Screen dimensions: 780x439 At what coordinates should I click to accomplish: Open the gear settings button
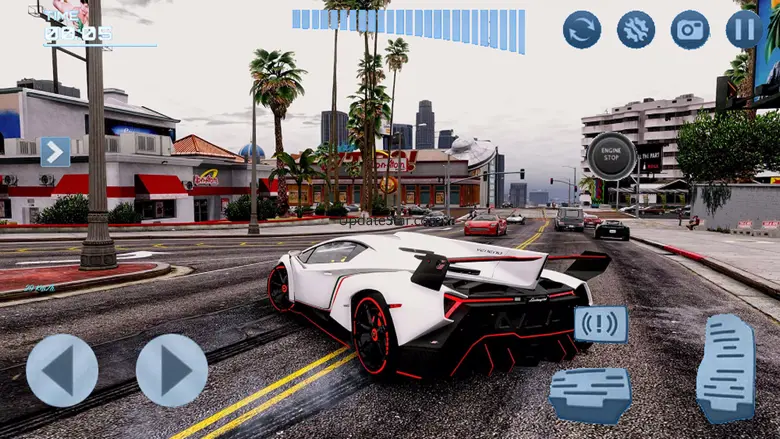636,30
